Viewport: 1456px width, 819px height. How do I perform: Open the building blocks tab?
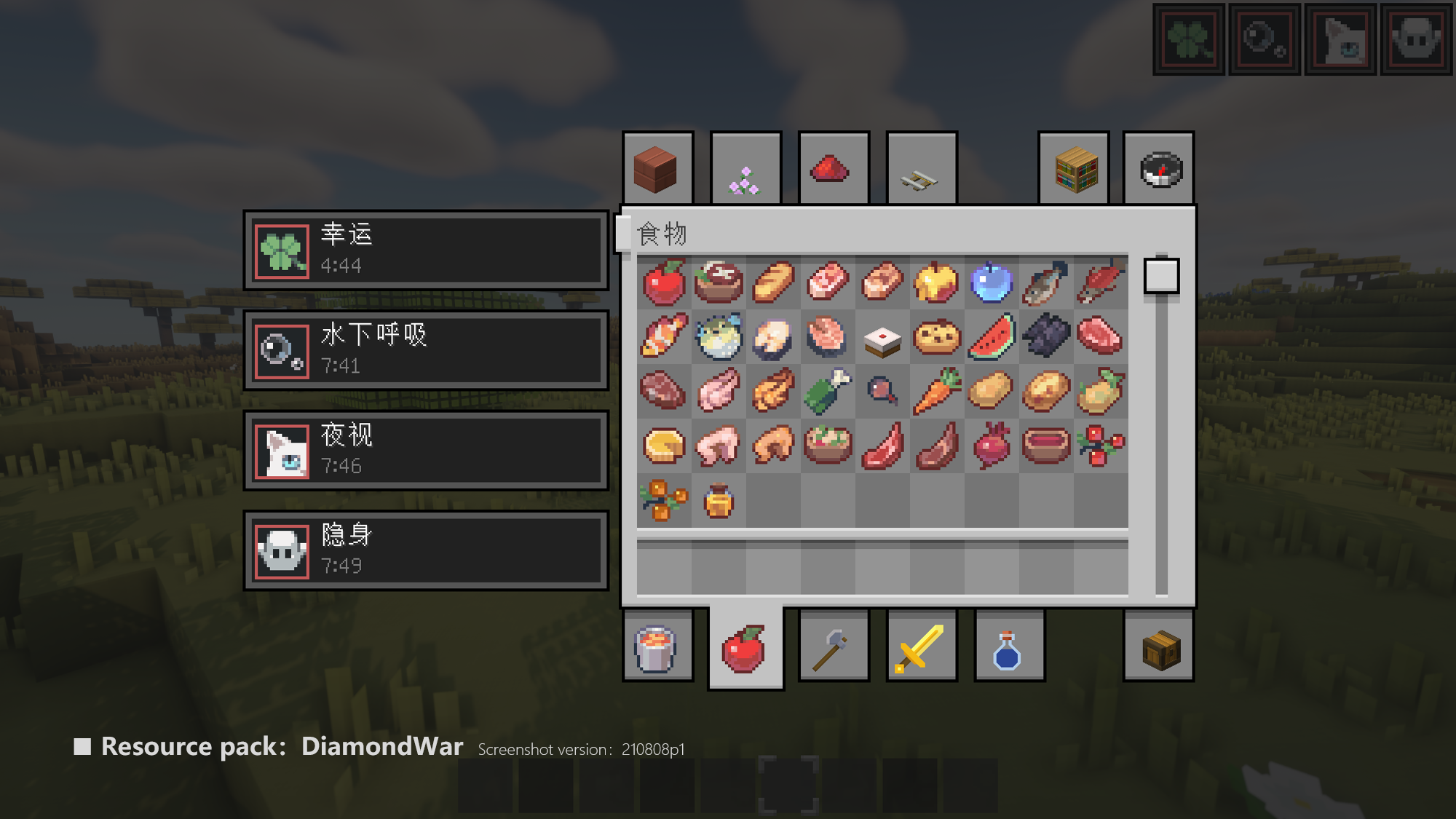[x=657, y=169]
